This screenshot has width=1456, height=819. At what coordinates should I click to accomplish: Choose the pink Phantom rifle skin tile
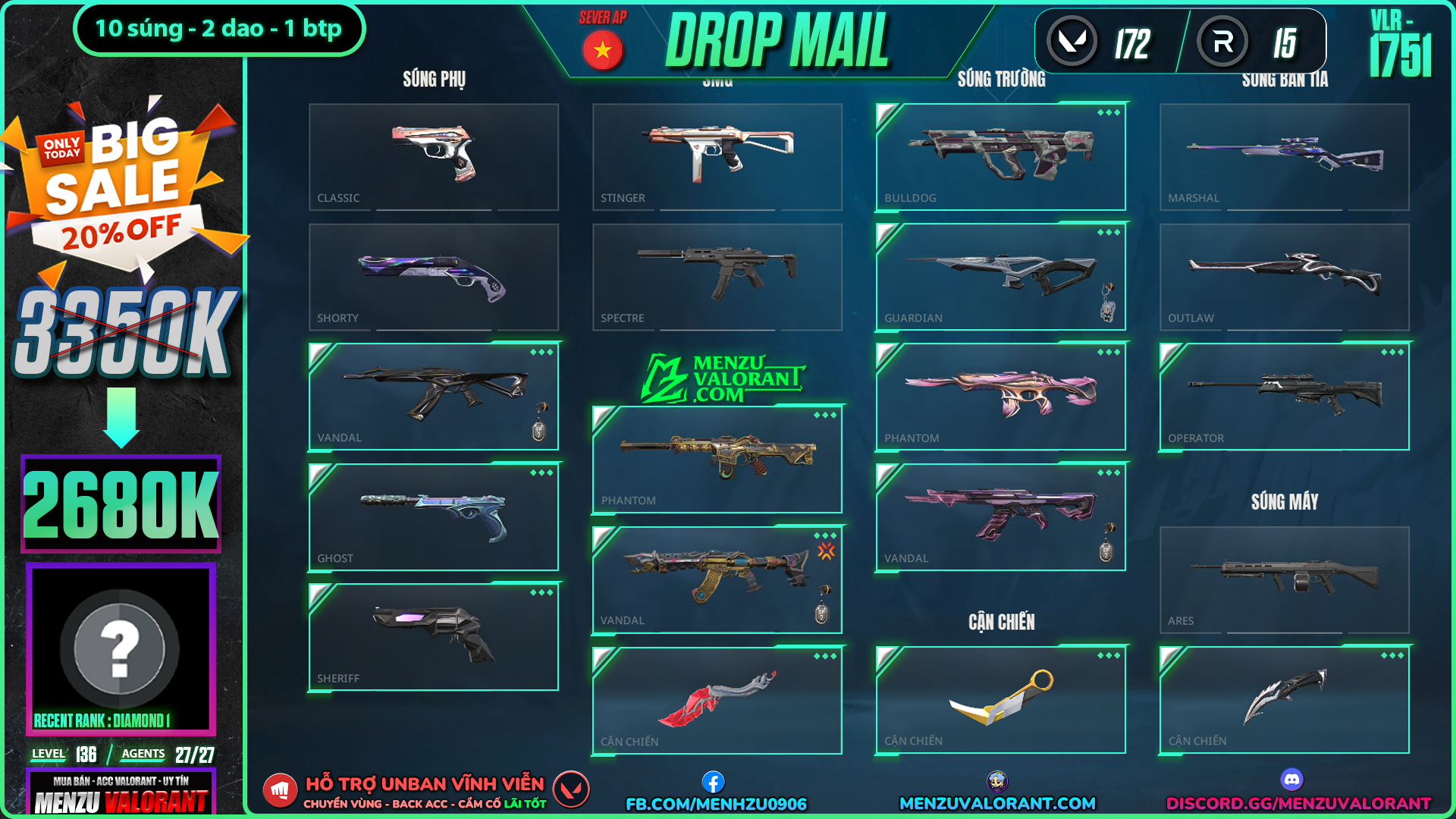click(1000, 397)
